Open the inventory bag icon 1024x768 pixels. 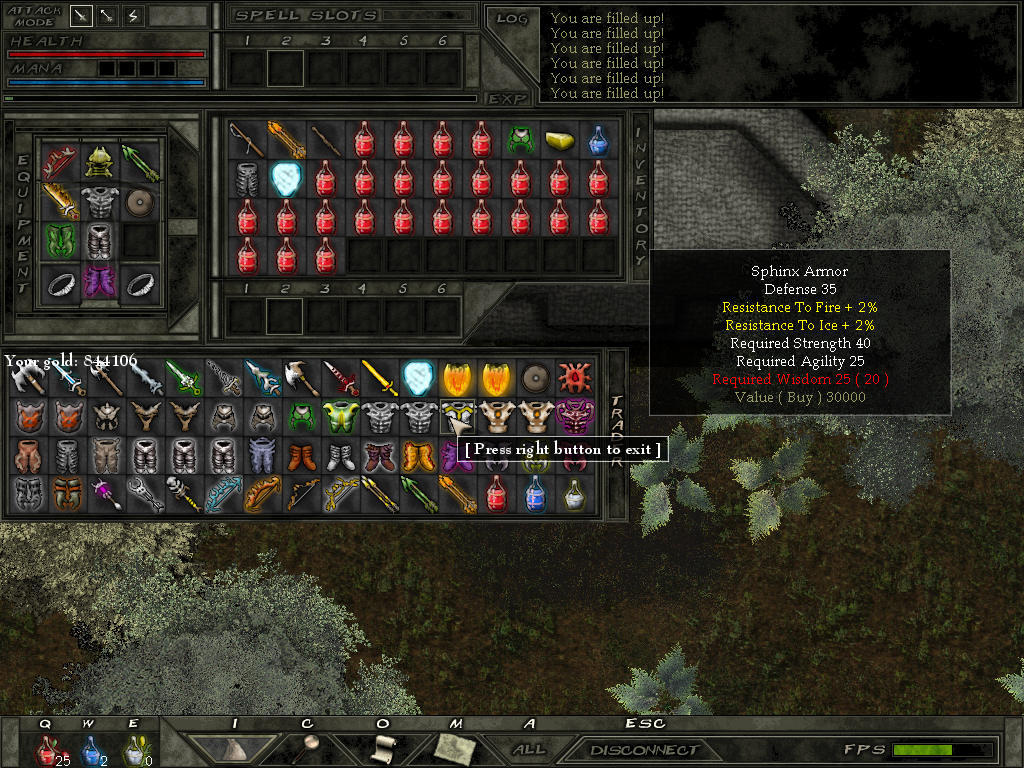[234, 748]
